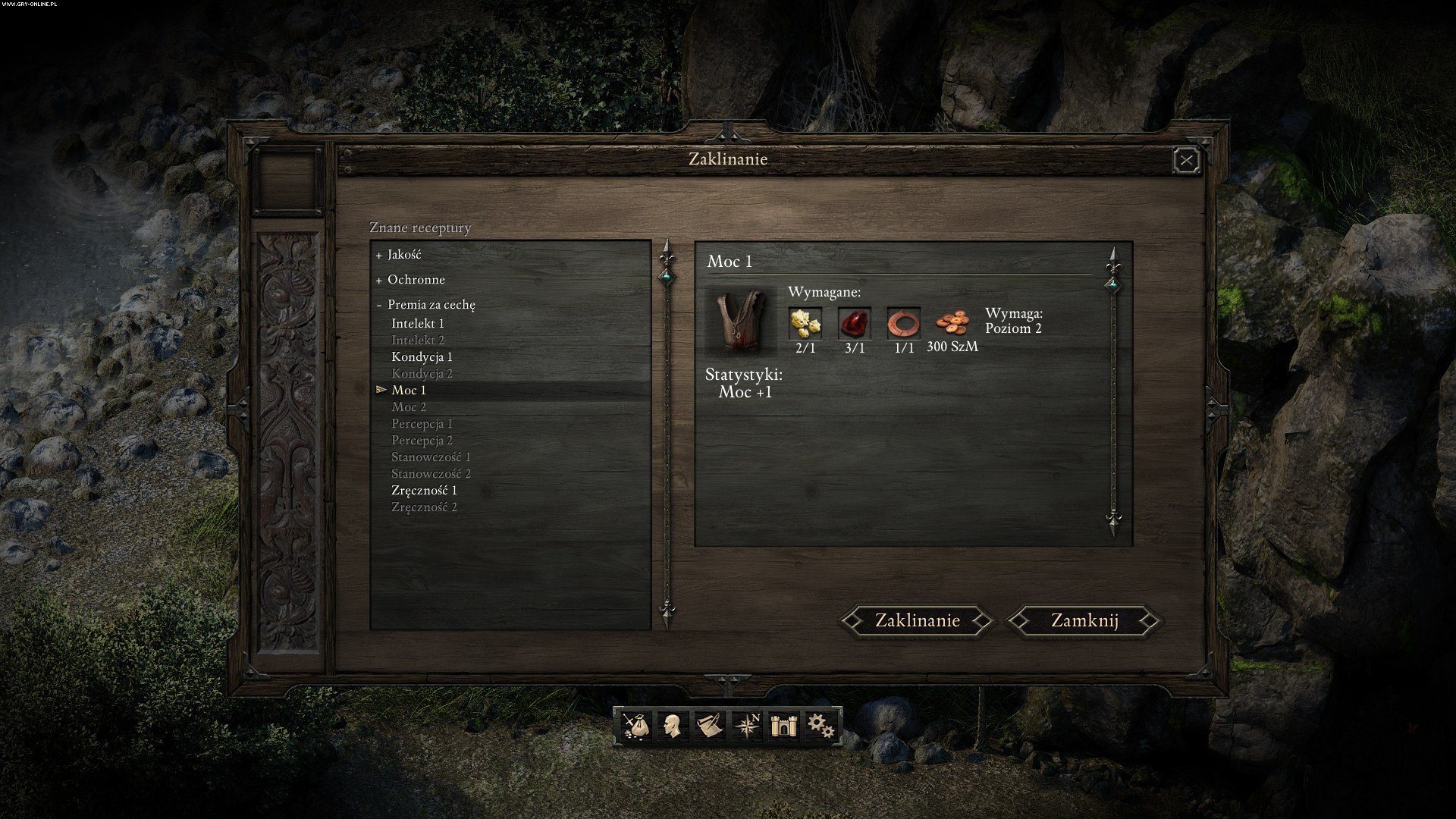
Task: Choose the Stanowczość 2 recipe
Action: pos(431,474)
